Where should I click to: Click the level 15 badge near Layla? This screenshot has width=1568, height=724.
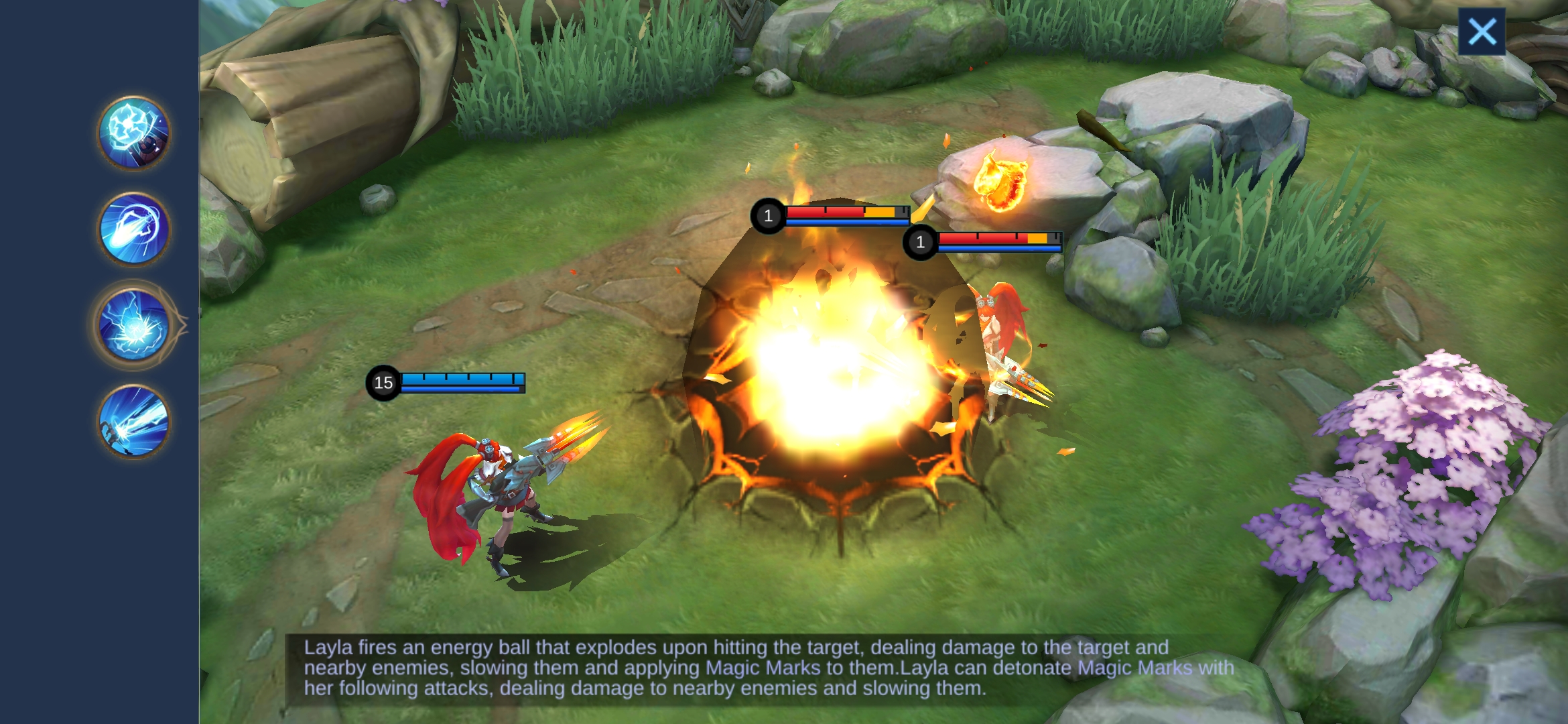click(x=383, y=382)
